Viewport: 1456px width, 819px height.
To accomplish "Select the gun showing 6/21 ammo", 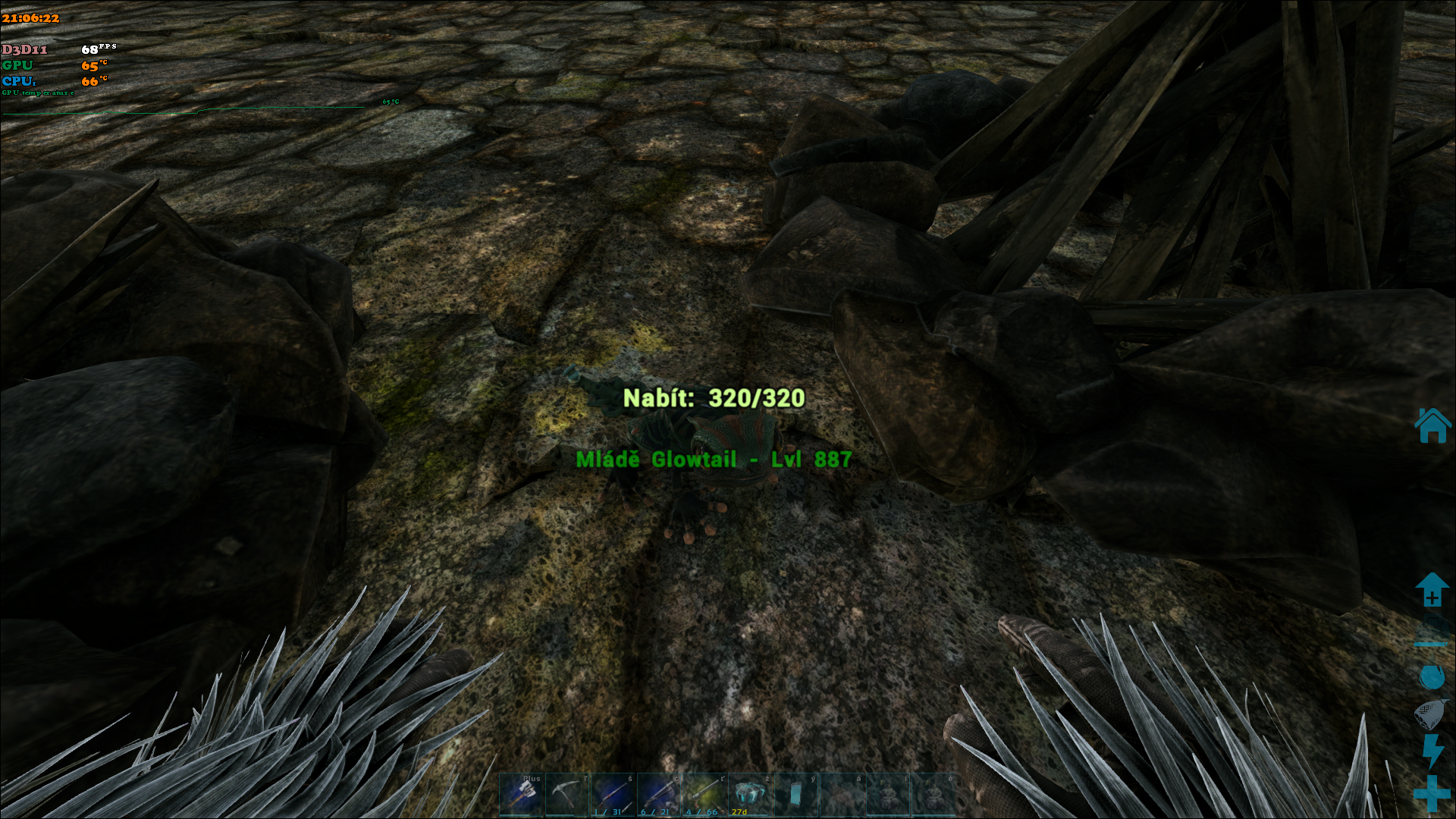I will pyautogui.click(x=658, y=795).
